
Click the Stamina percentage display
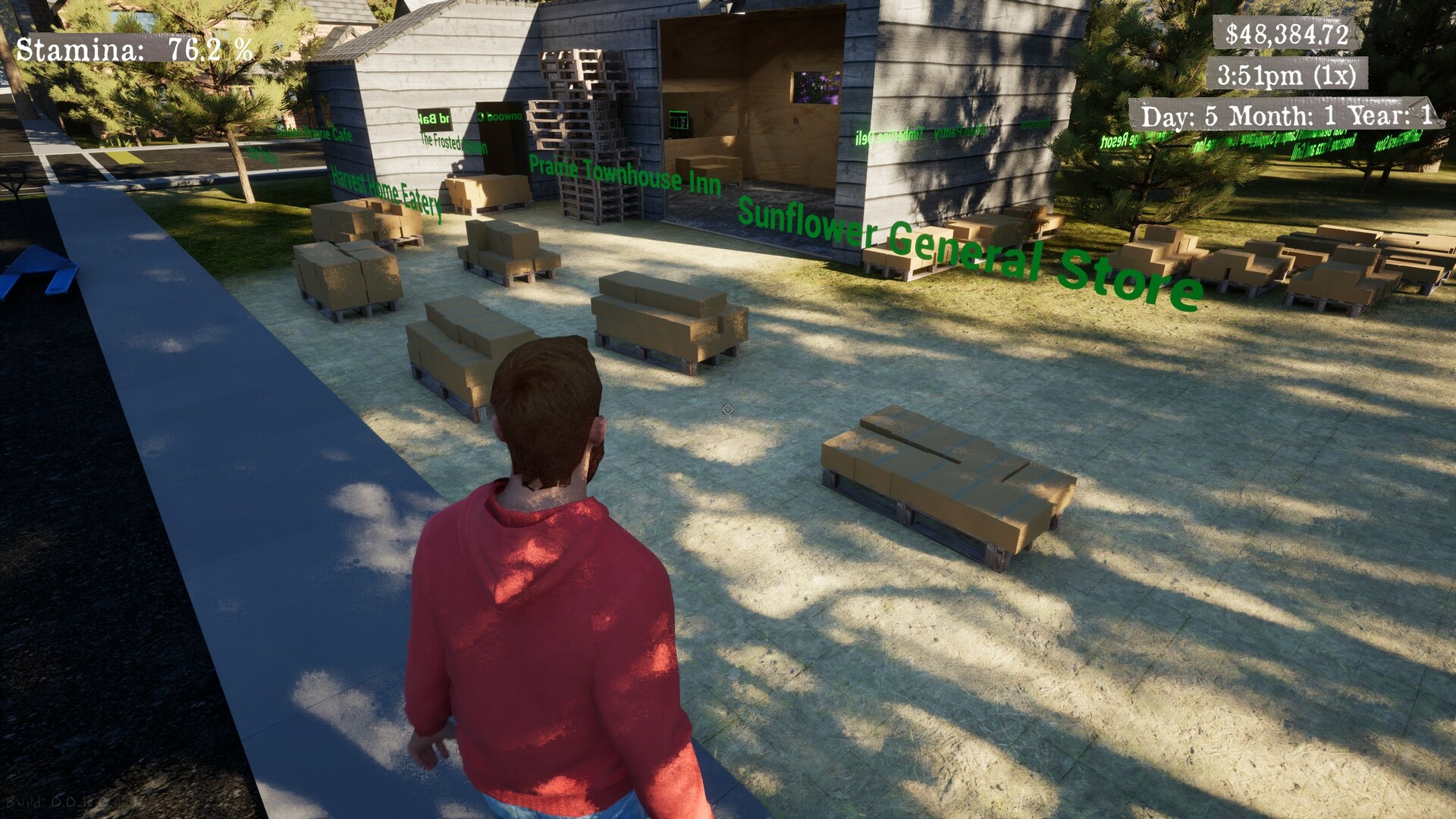point(135,47)
